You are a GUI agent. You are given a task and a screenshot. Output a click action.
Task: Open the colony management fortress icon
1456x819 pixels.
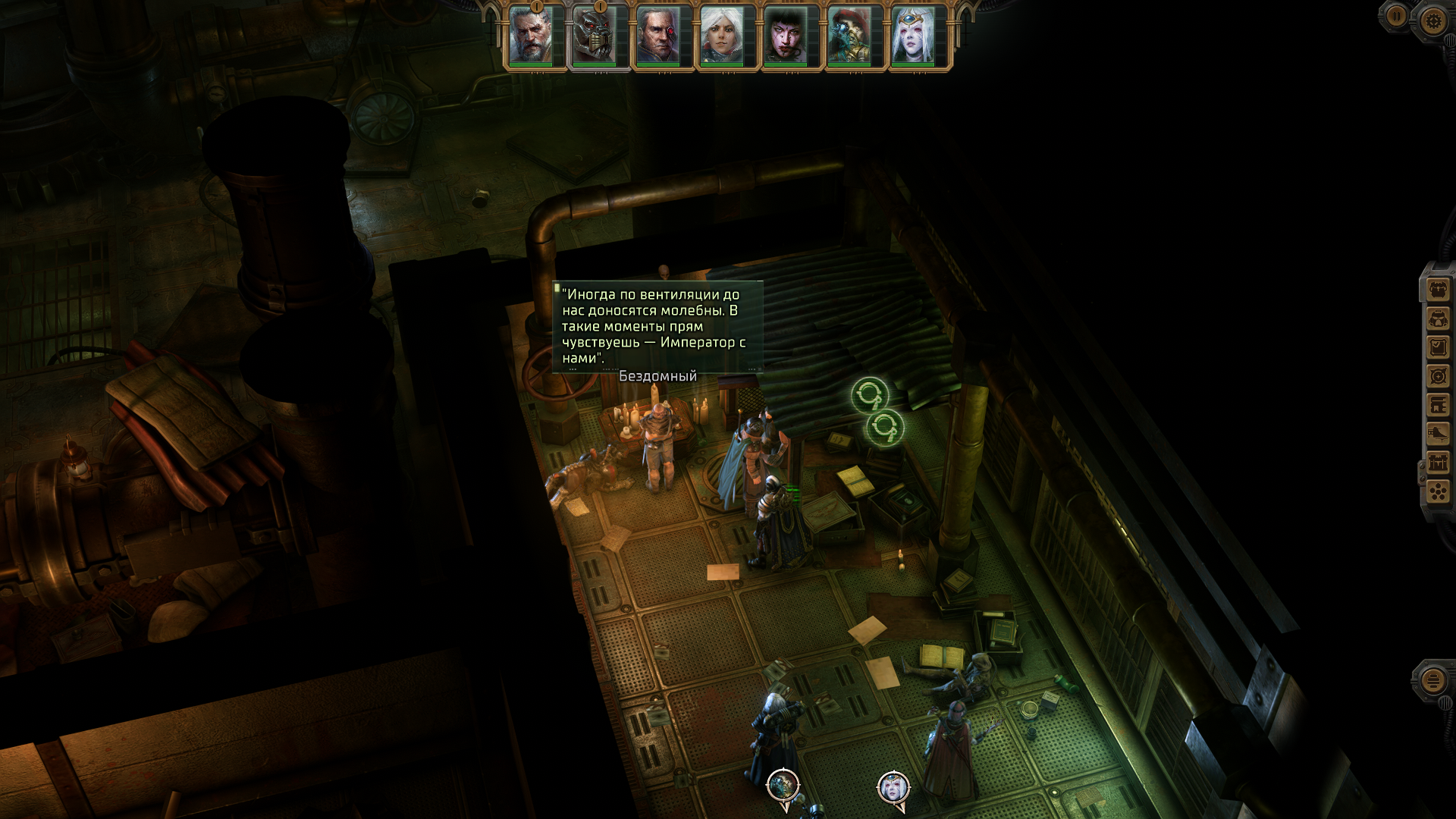(1439, 463)
